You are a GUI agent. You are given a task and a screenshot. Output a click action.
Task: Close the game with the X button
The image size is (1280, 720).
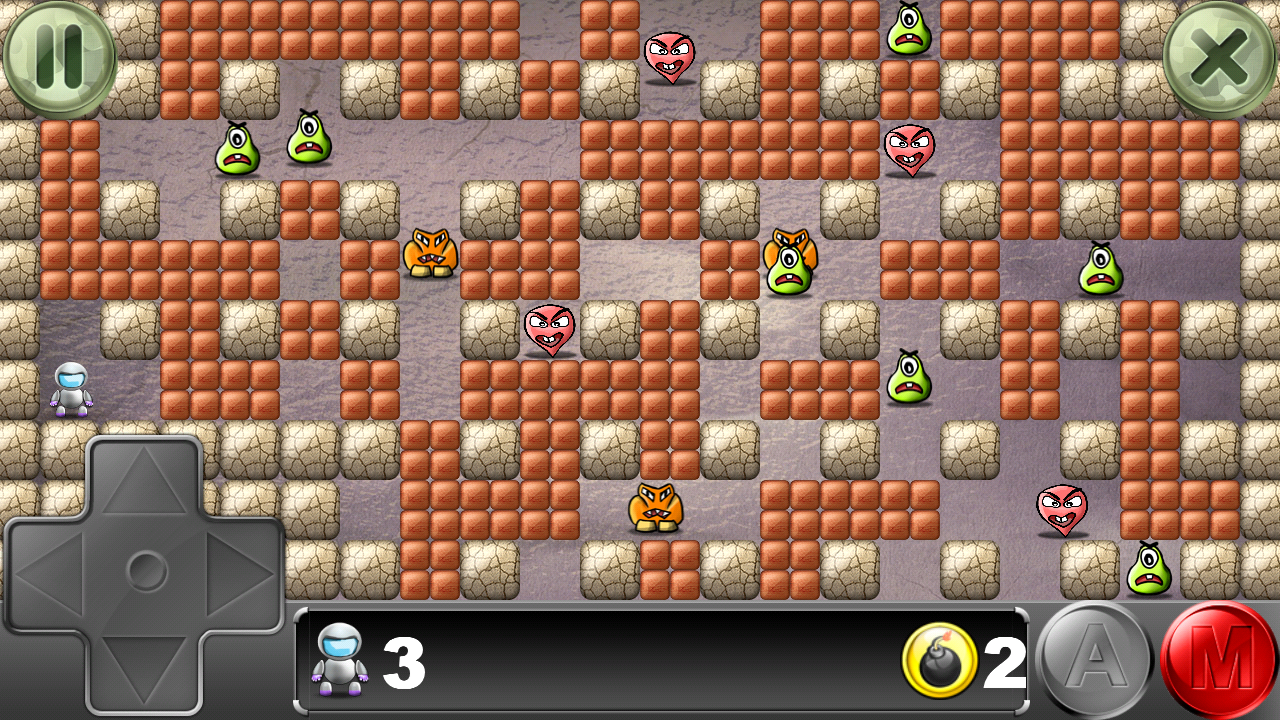(x=1220, y=59)
